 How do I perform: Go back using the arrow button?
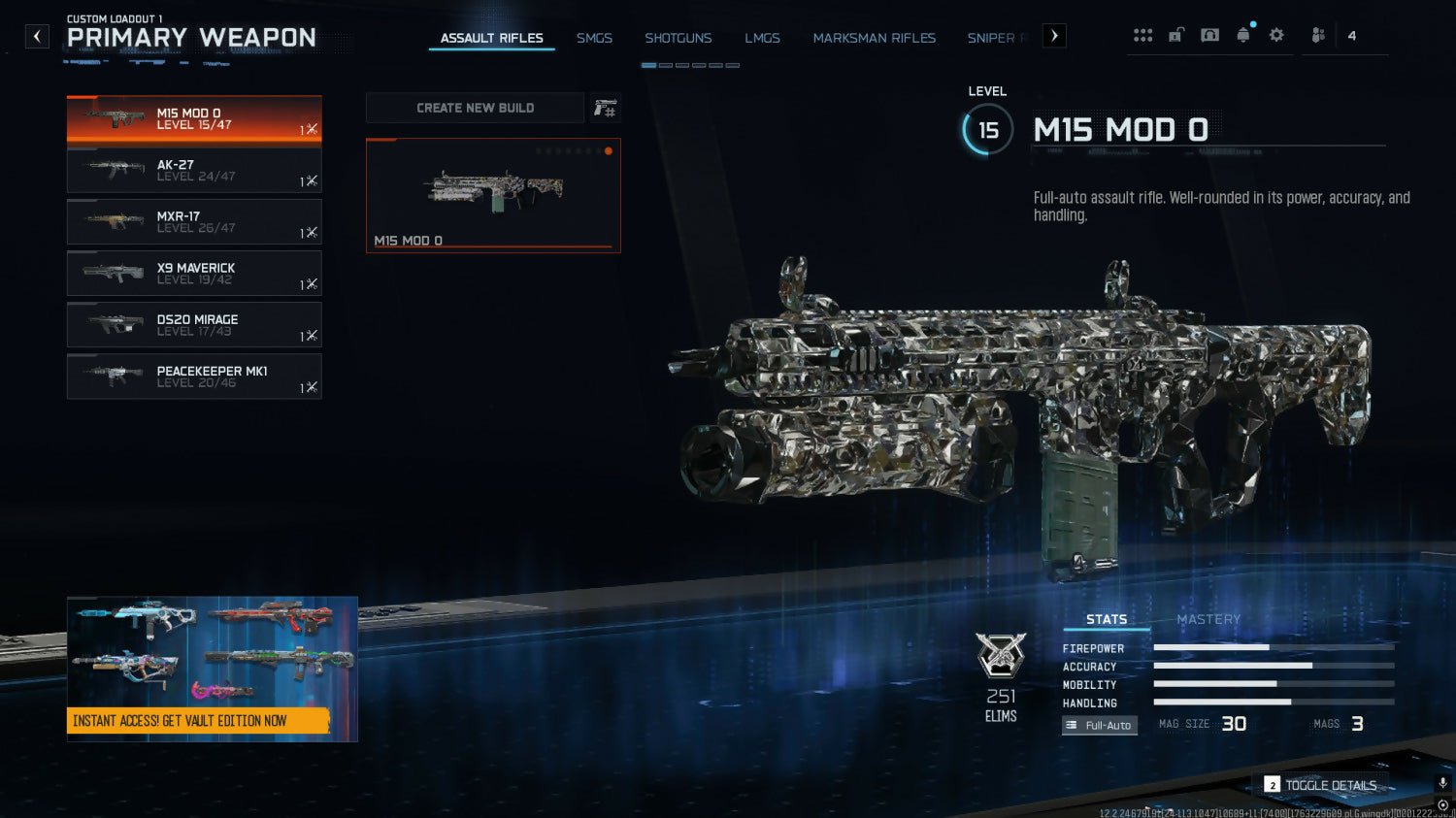(37, 37)
